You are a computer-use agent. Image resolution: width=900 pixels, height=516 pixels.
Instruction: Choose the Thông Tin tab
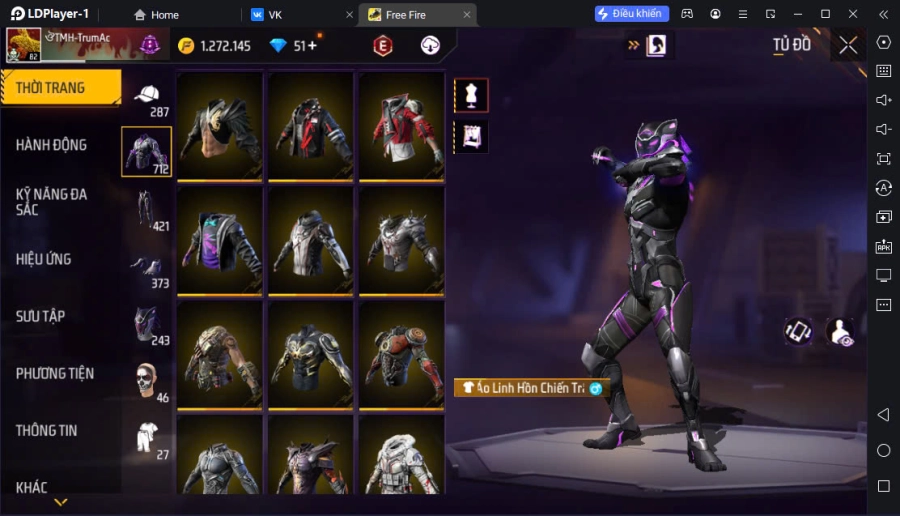[x=46, y=430]
